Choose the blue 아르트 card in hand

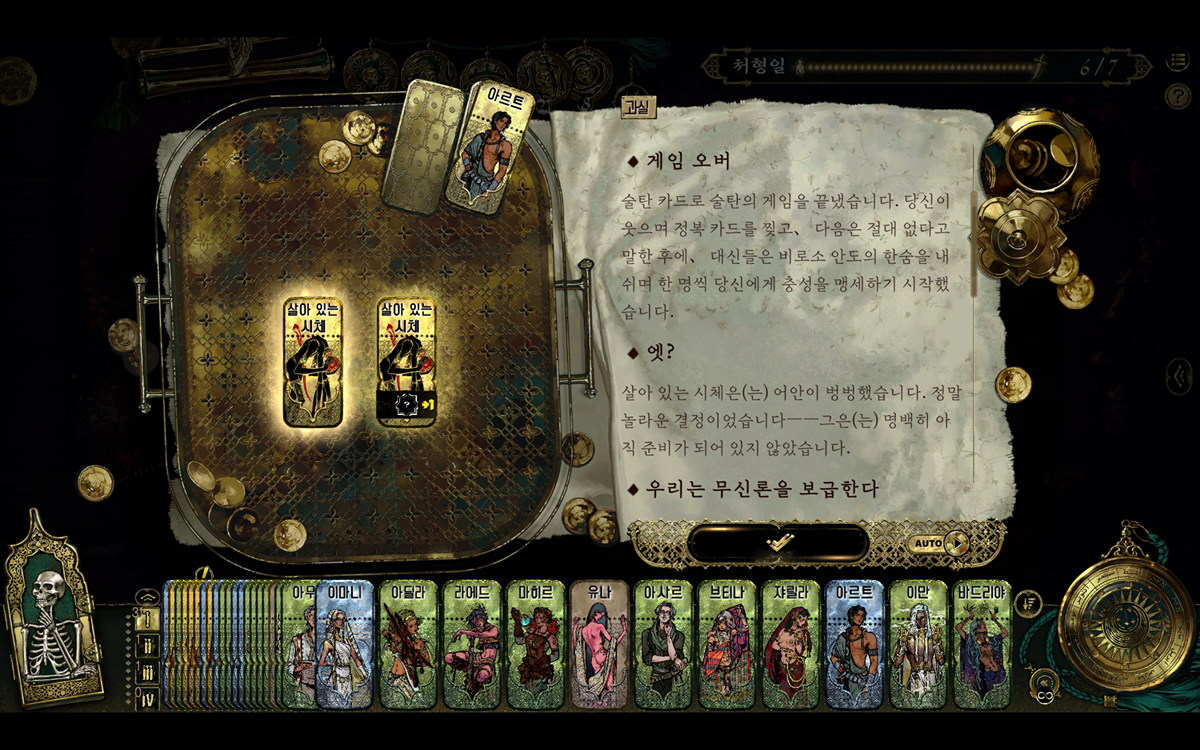(856, 645)
